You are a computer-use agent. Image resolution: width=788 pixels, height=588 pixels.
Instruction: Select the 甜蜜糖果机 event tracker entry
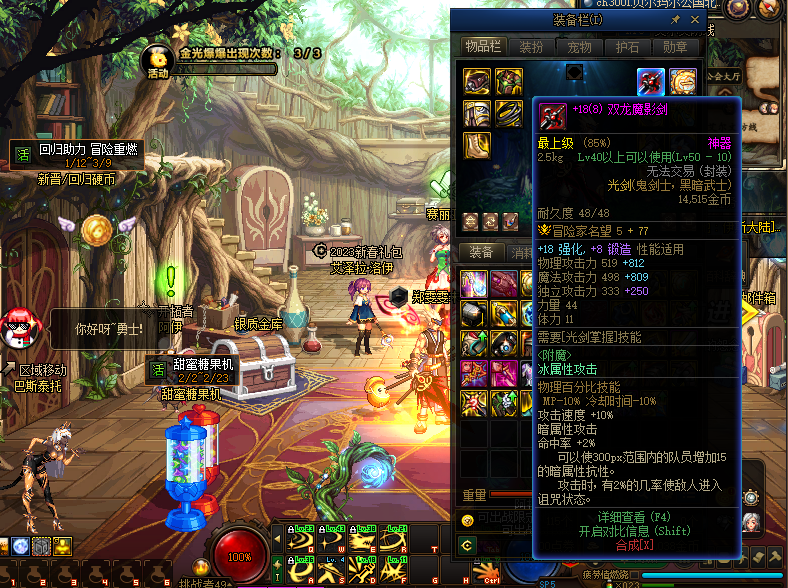[x=195, y=368]
